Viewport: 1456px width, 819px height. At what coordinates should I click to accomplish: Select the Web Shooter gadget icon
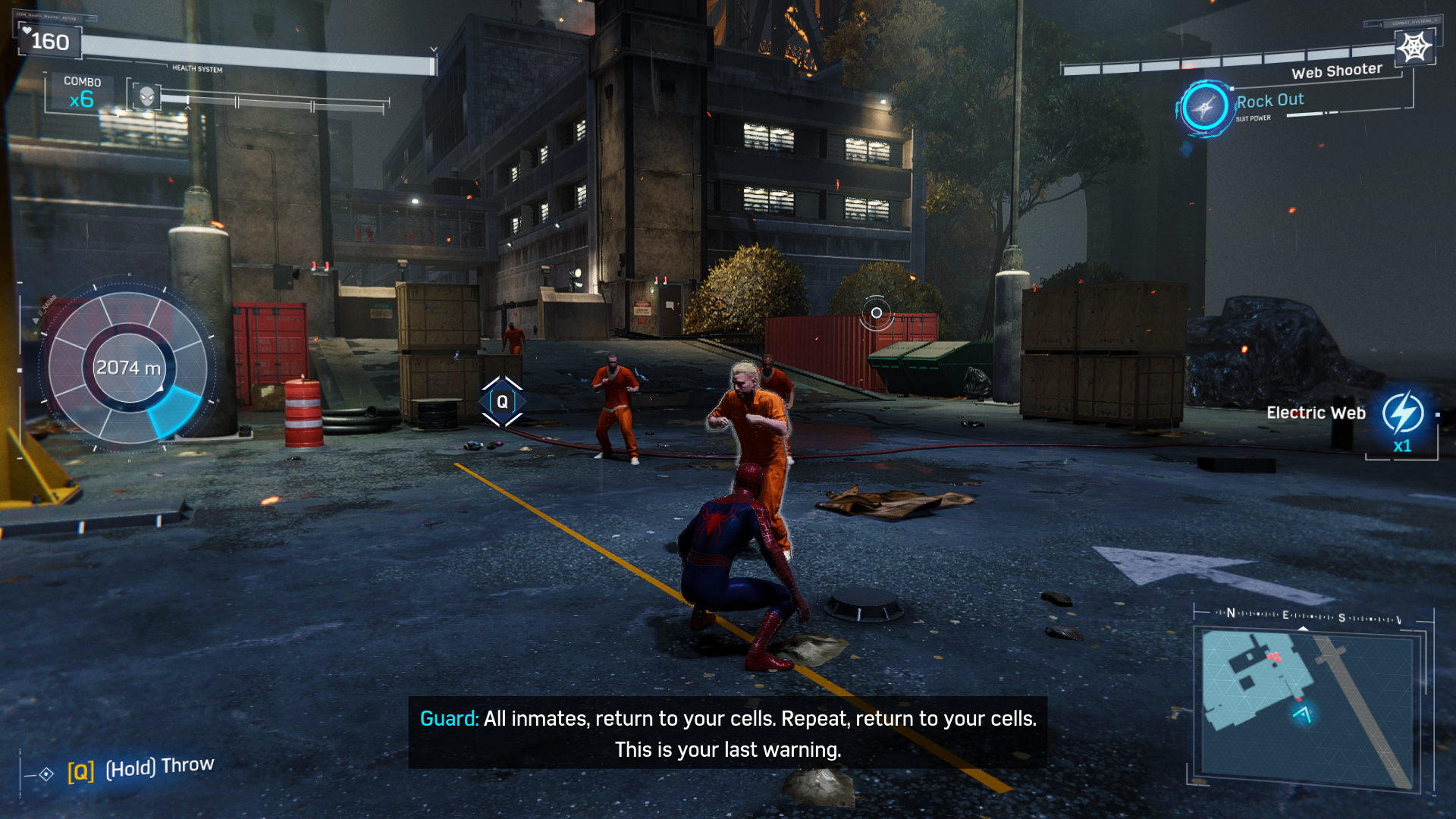(1414, 47)
